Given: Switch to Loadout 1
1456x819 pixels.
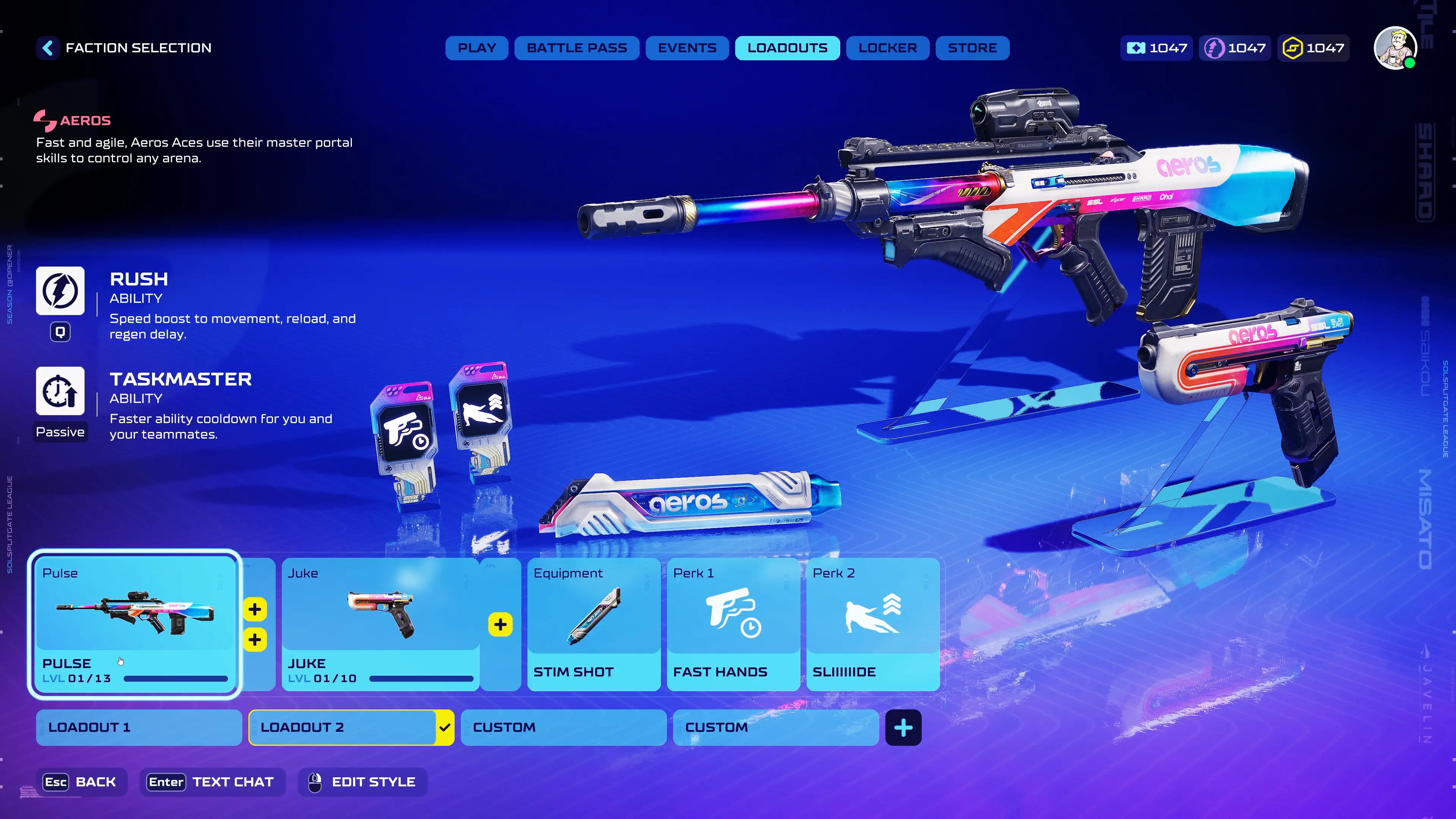Looking at the screenshot, I should pyautogui.click(x=138, y=728).
